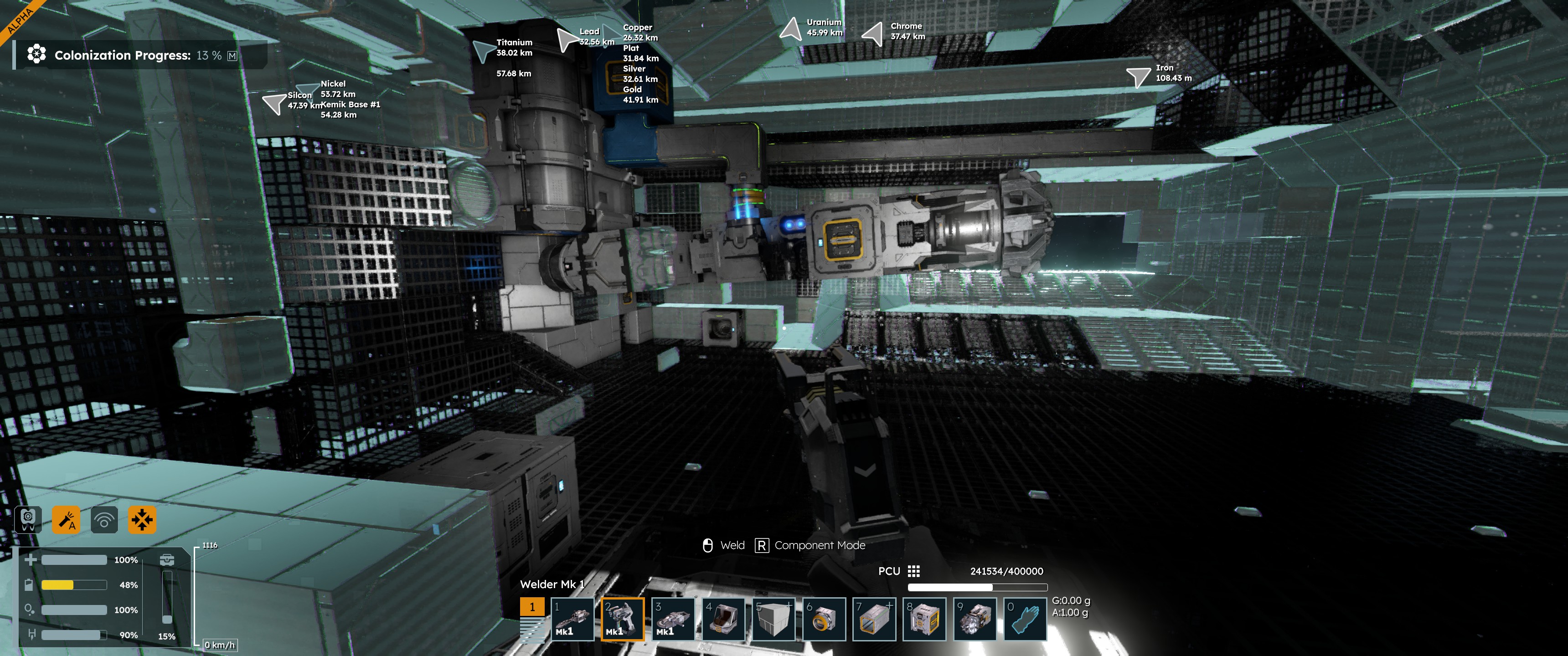This screenshot has width=1568, height=656.
Task: Select the Welder Mk1 hotbar slot
Action: [x=622, y=619]
